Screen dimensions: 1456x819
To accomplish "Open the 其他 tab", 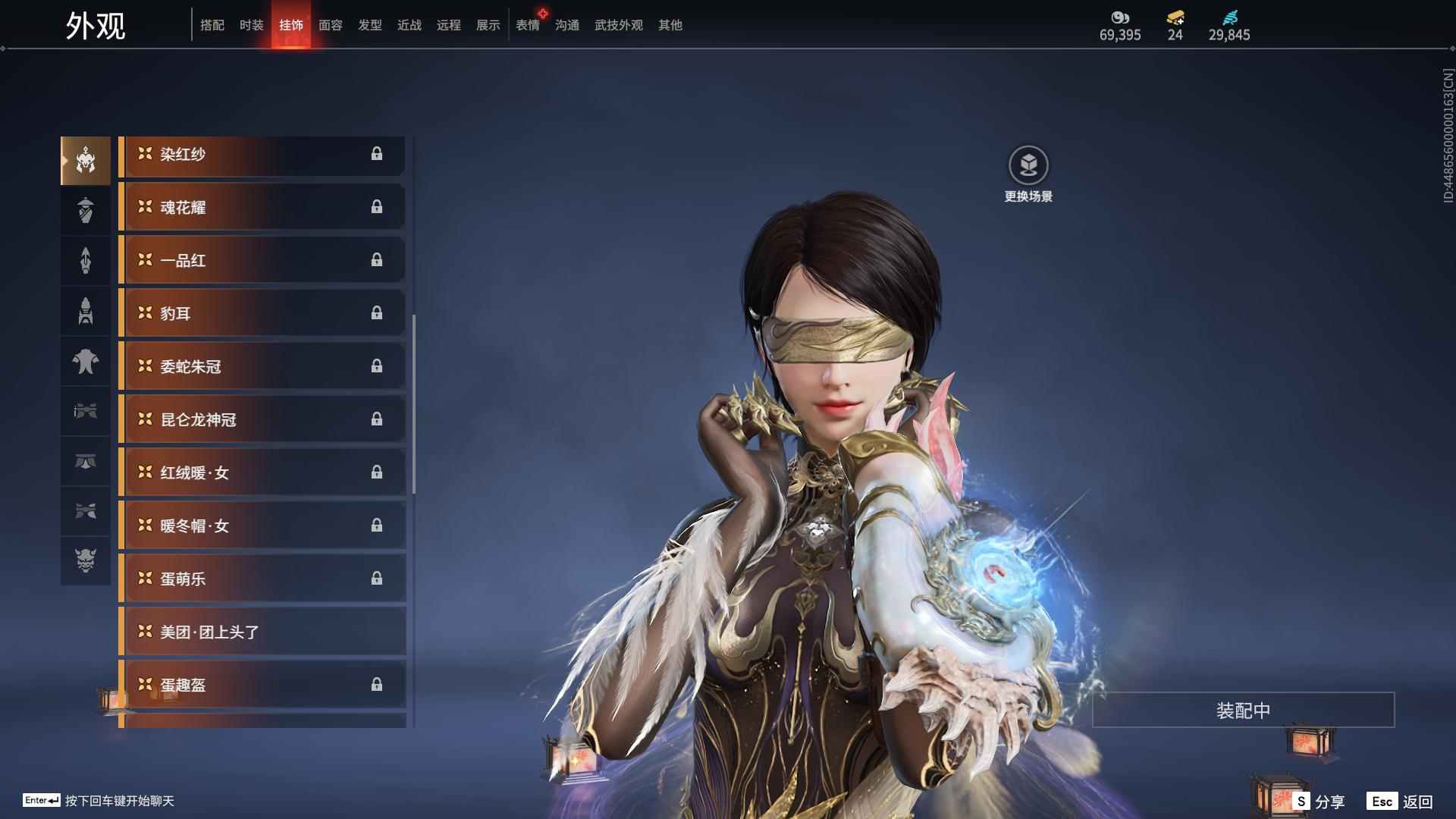I will click(x=670, y=25).
